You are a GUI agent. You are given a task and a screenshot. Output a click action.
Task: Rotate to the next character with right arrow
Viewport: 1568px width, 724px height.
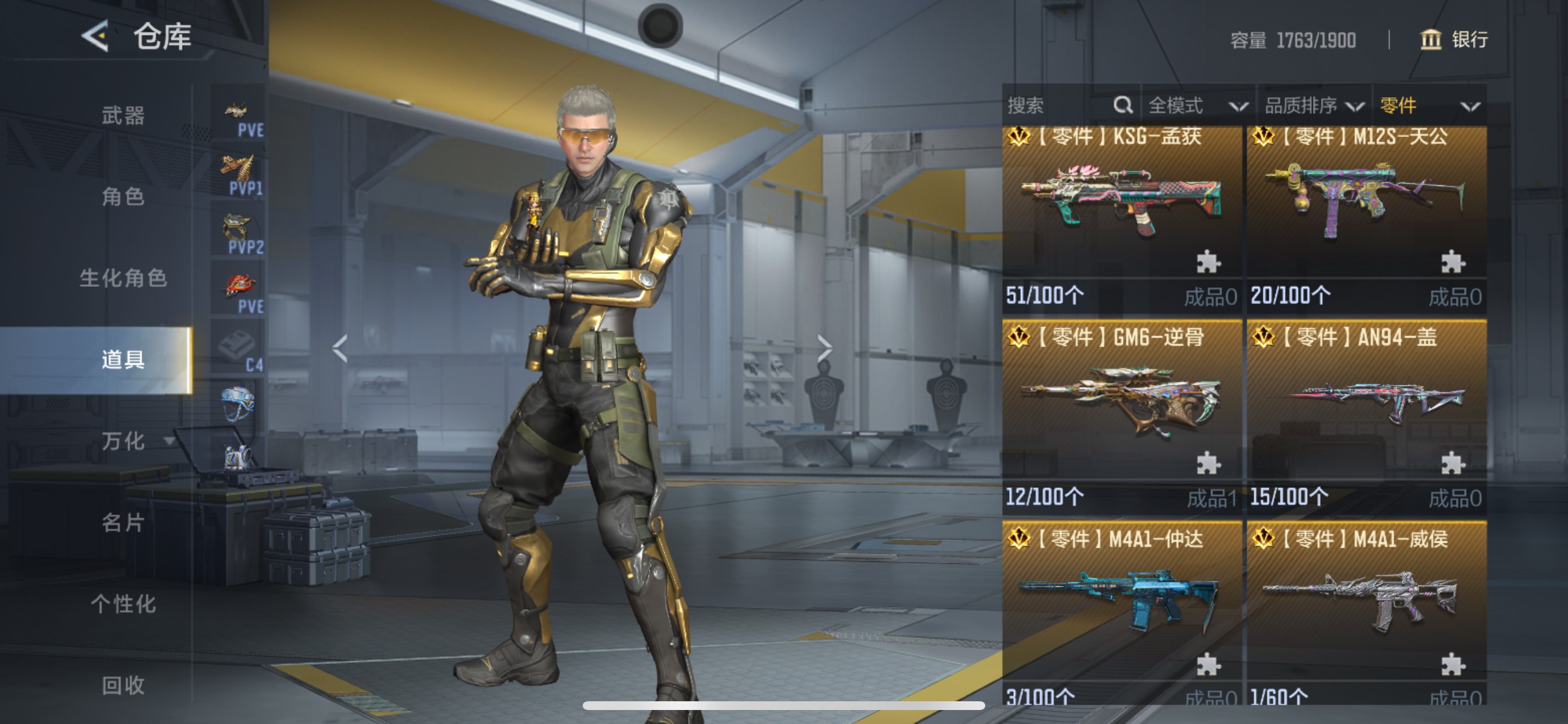point(824,349)
